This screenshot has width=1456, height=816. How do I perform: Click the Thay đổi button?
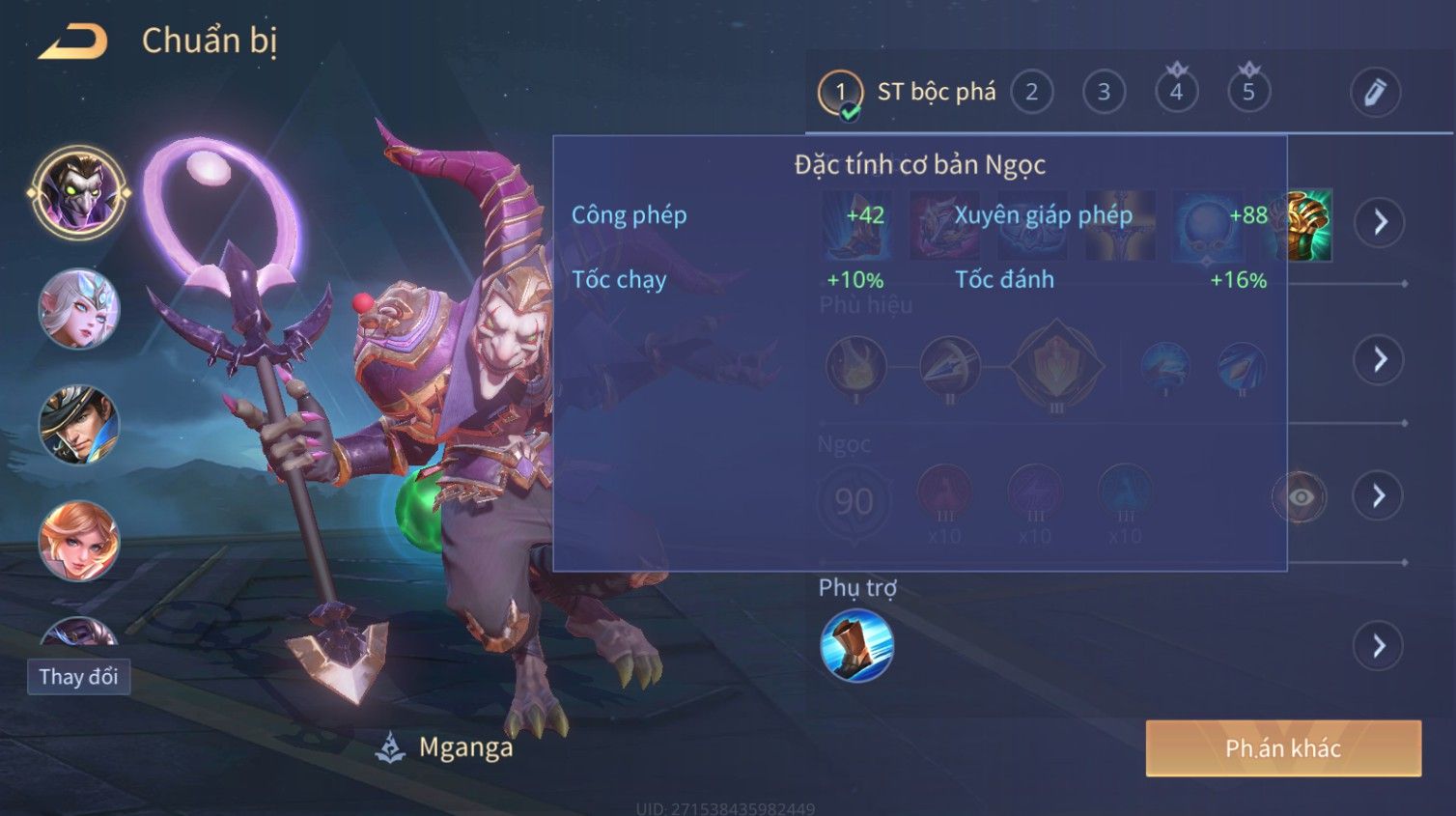(x=78, y=677)
